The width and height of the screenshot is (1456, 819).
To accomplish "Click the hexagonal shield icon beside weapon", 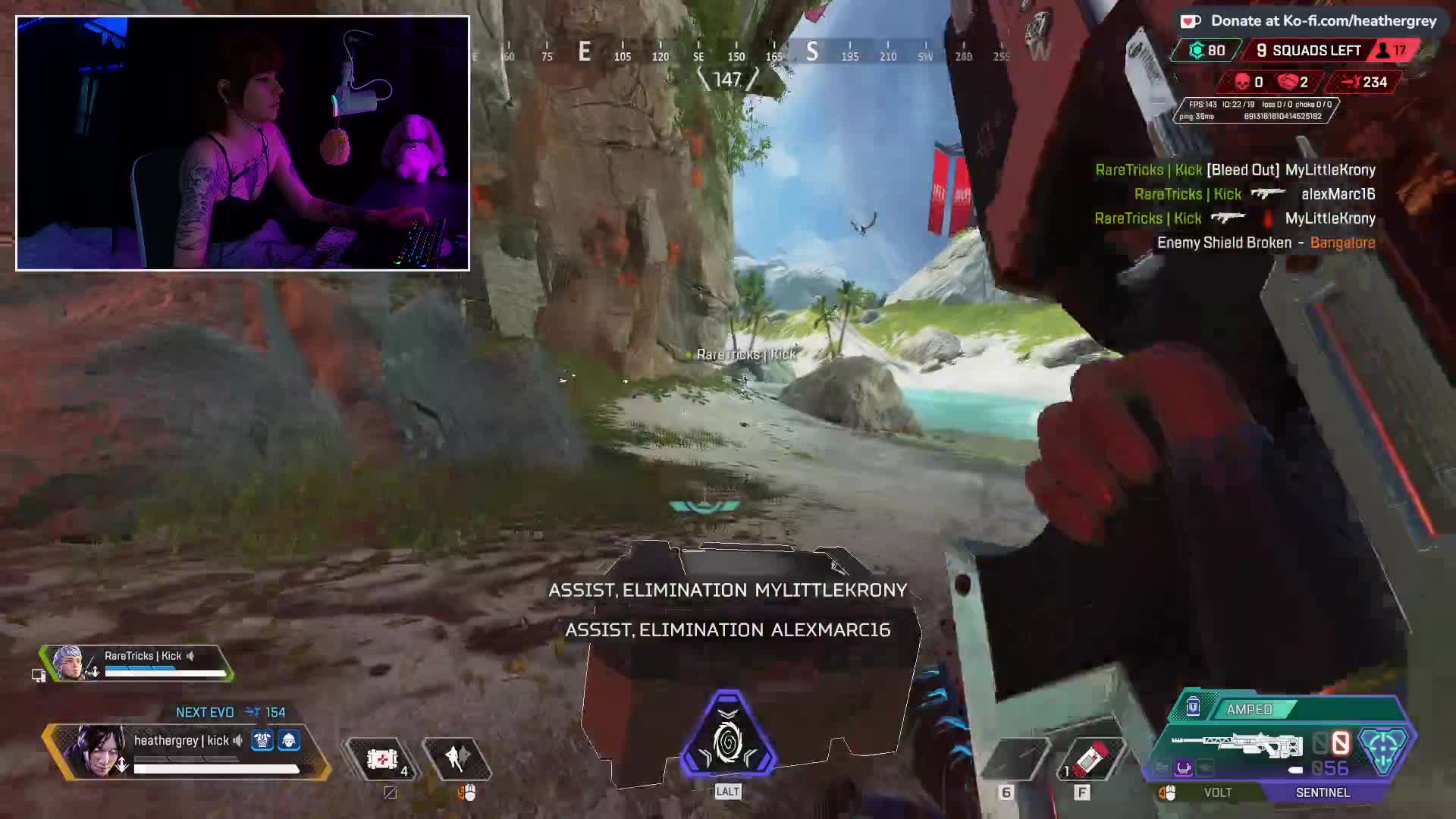I will click(1382, 747).
